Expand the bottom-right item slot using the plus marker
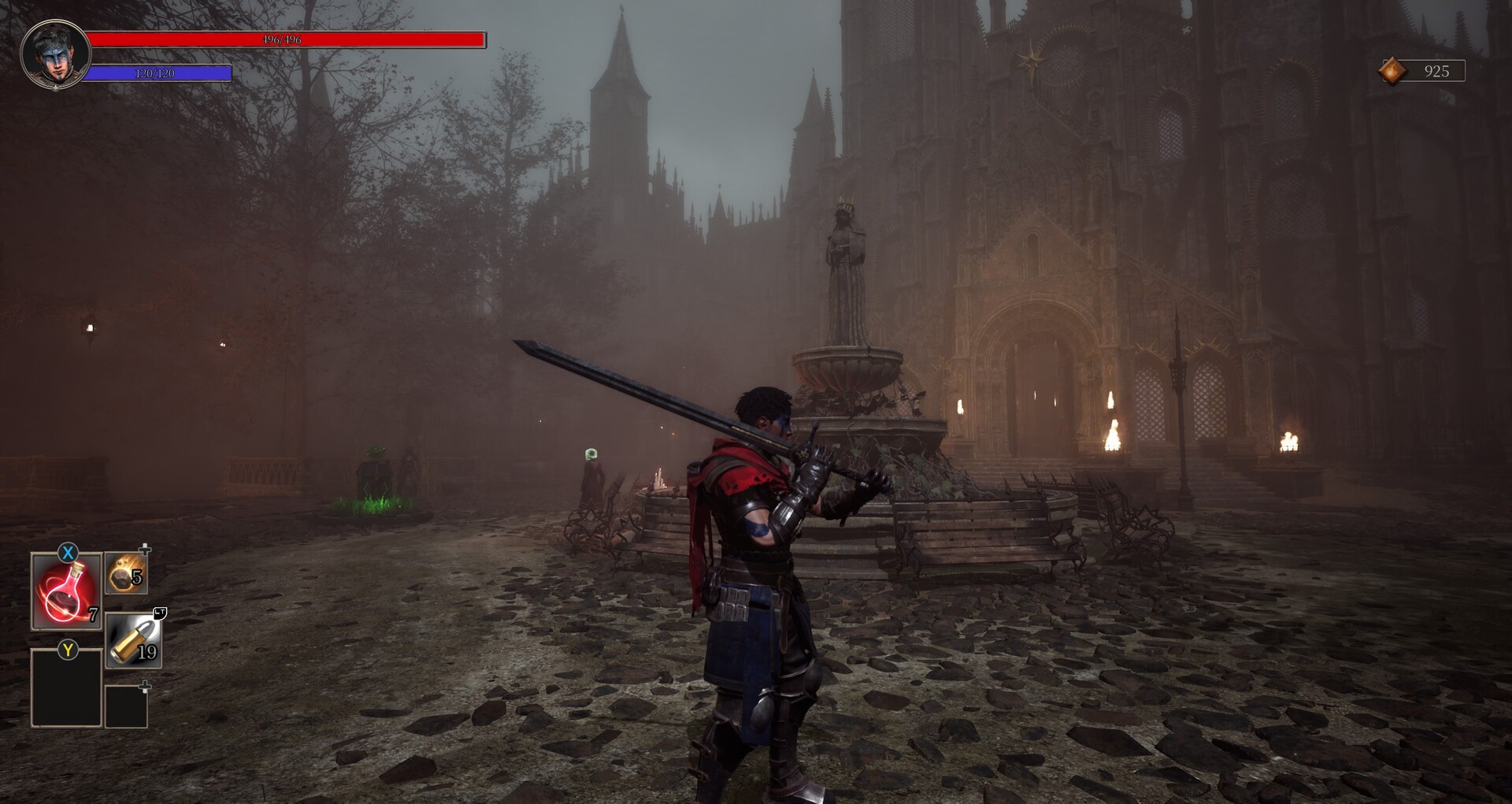The image size is (1512, 804). point(145,686)
